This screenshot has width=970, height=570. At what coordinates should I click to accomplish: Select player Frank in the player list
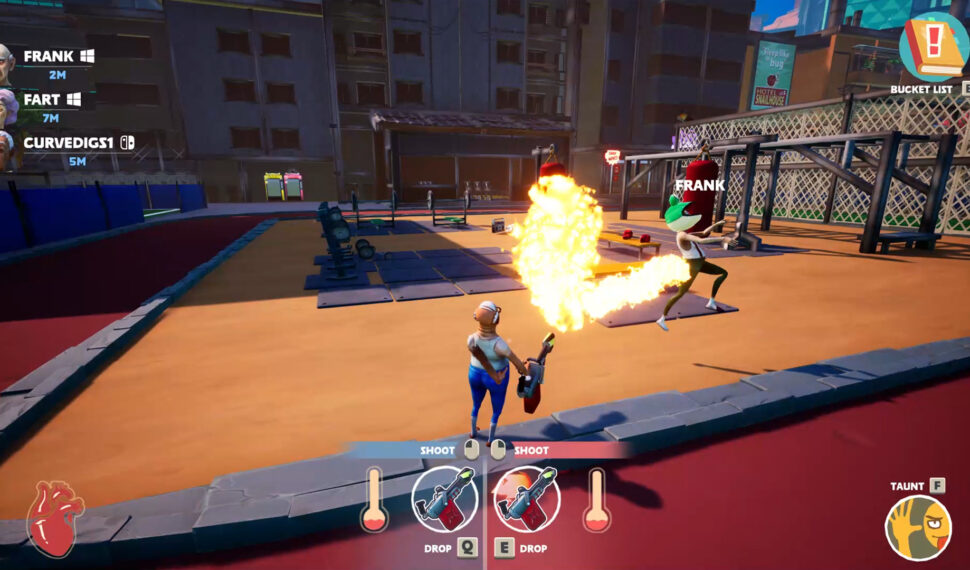[49, 57]
